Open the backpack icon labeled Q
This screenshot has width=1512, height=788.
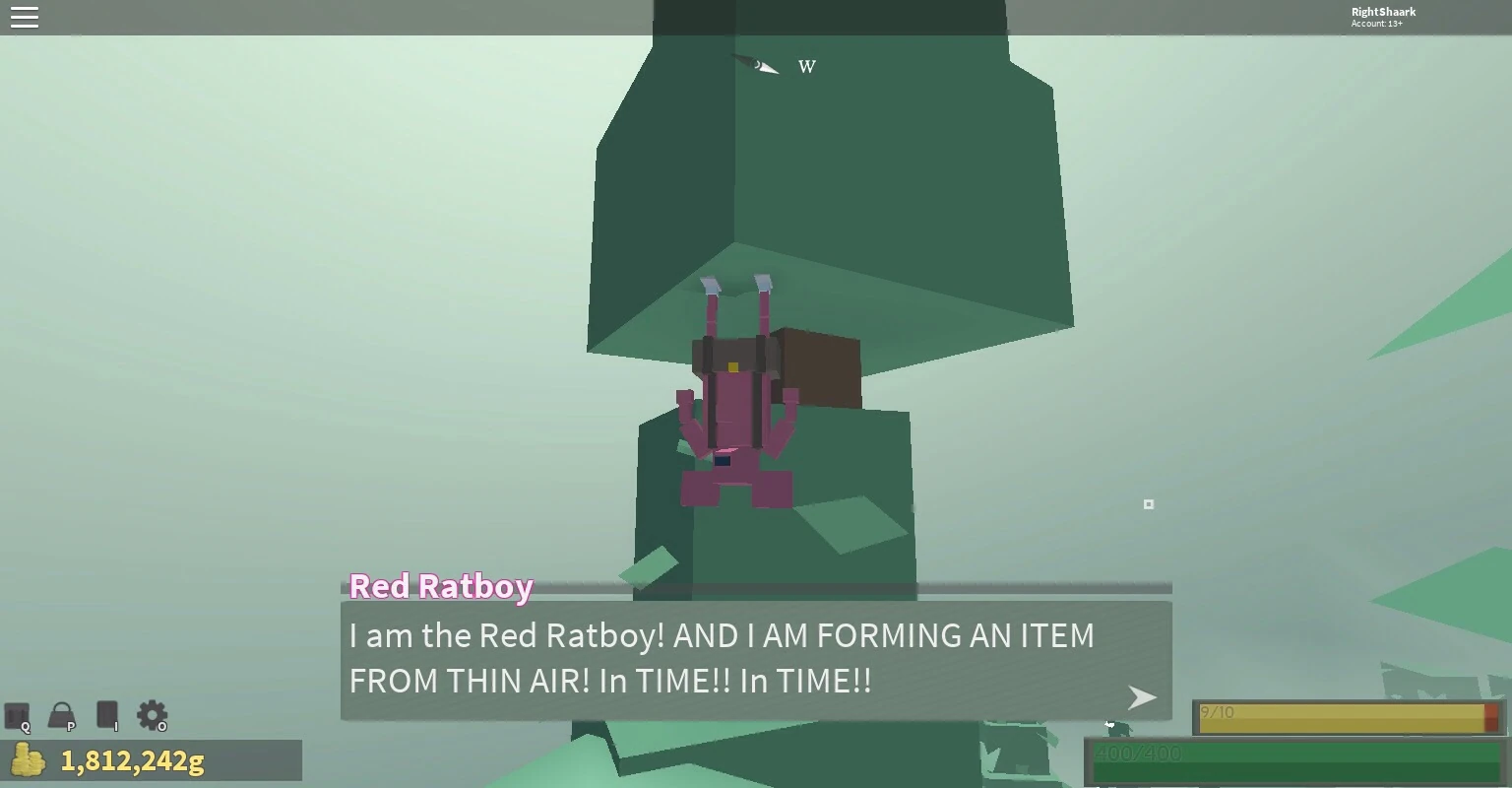click(x=17, y=715)
